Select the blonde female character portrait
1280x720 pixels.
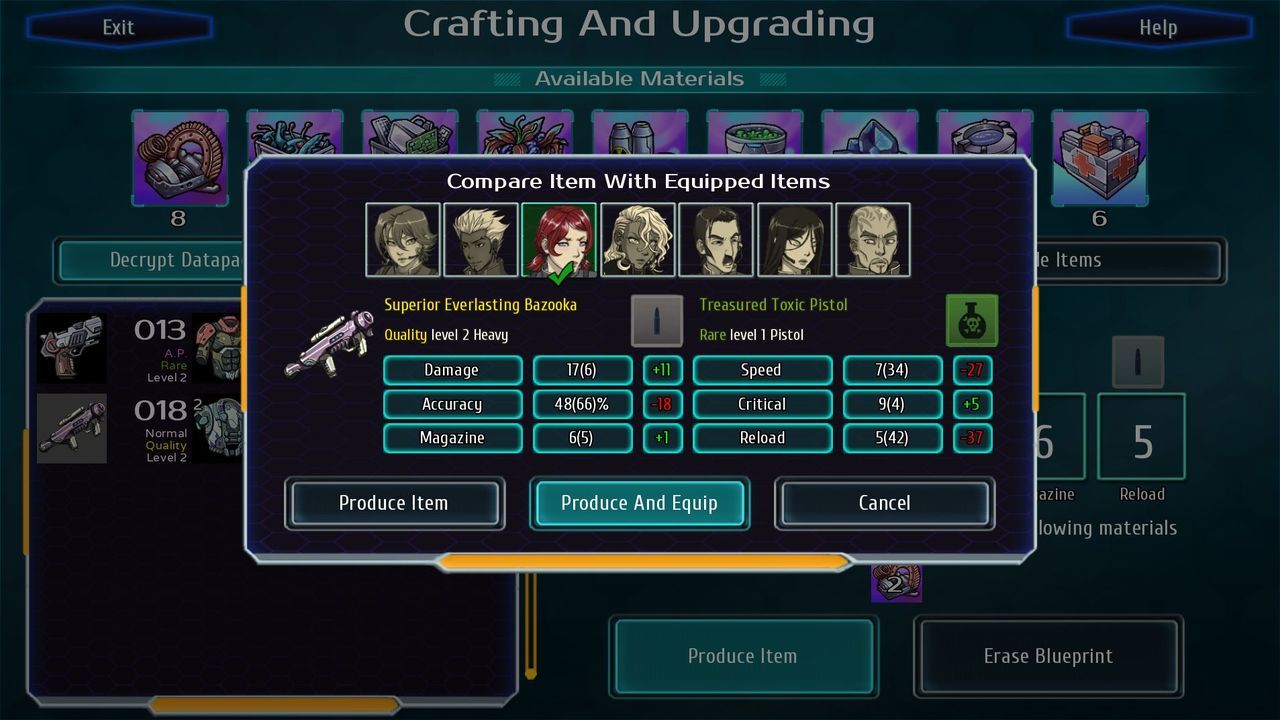pyautogui.click(x=638, y=238)
